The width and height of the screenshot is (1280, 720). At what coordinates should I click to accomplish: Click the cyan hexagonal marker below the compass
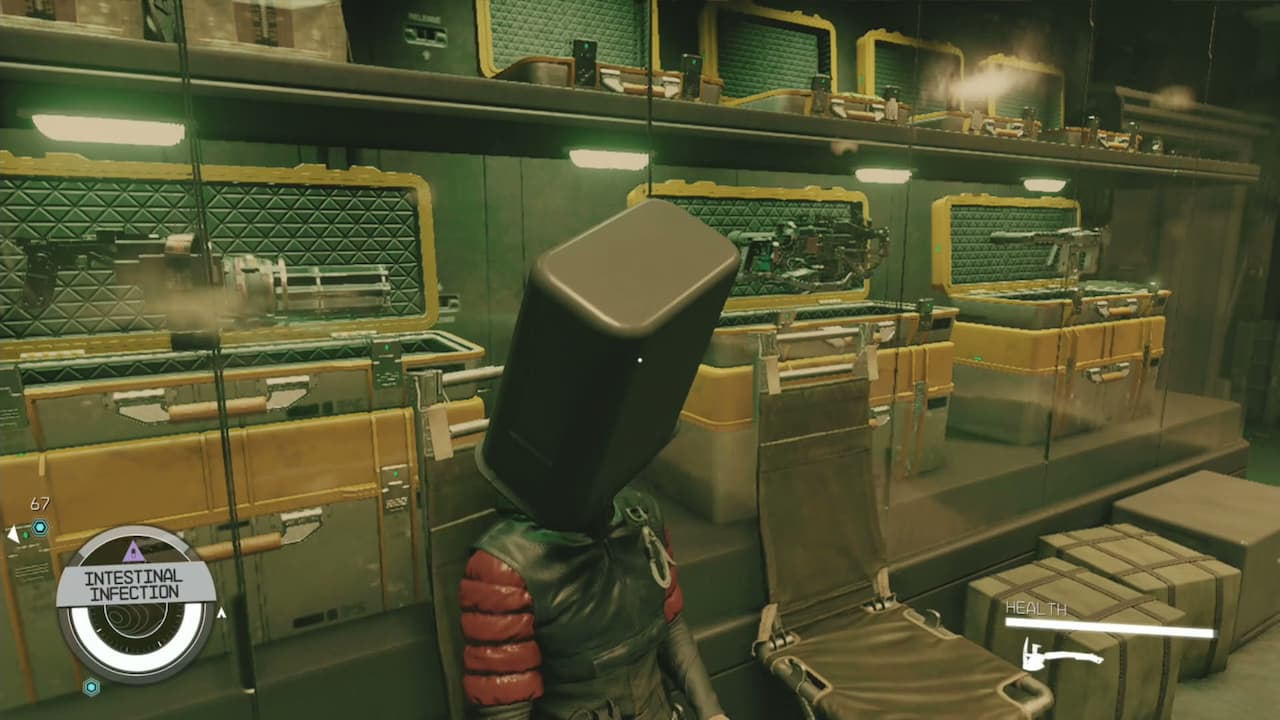(x=90, y=687)
